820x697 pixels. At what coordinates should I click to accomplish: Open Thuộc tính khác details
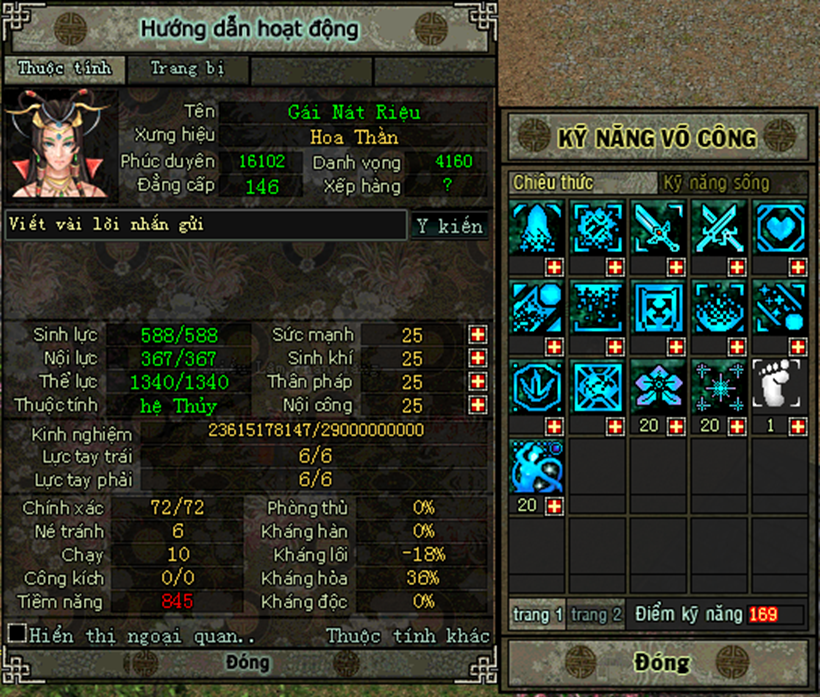tap(408, 636)
